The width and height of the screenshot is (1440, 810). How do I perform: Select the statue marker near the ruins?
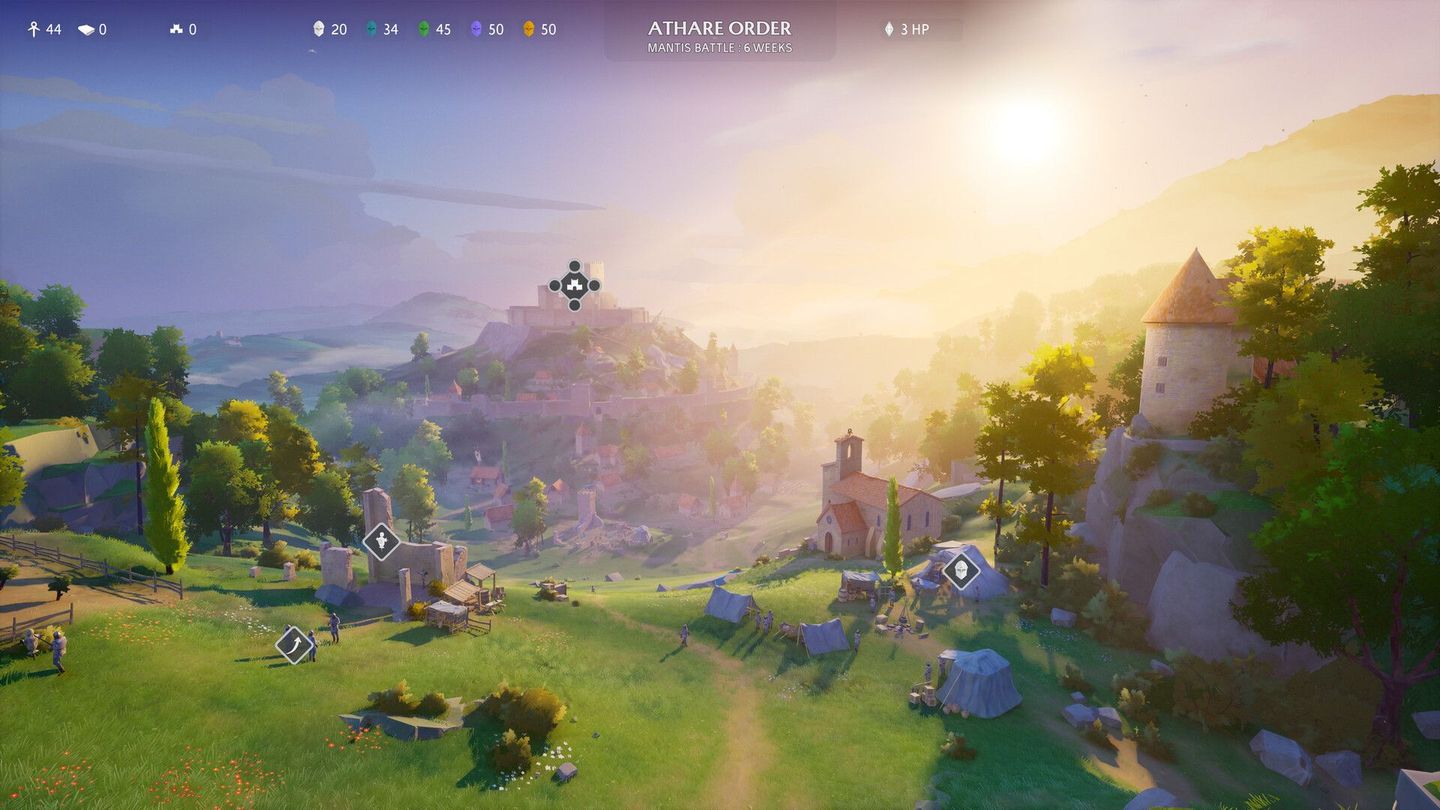(383, 541)
